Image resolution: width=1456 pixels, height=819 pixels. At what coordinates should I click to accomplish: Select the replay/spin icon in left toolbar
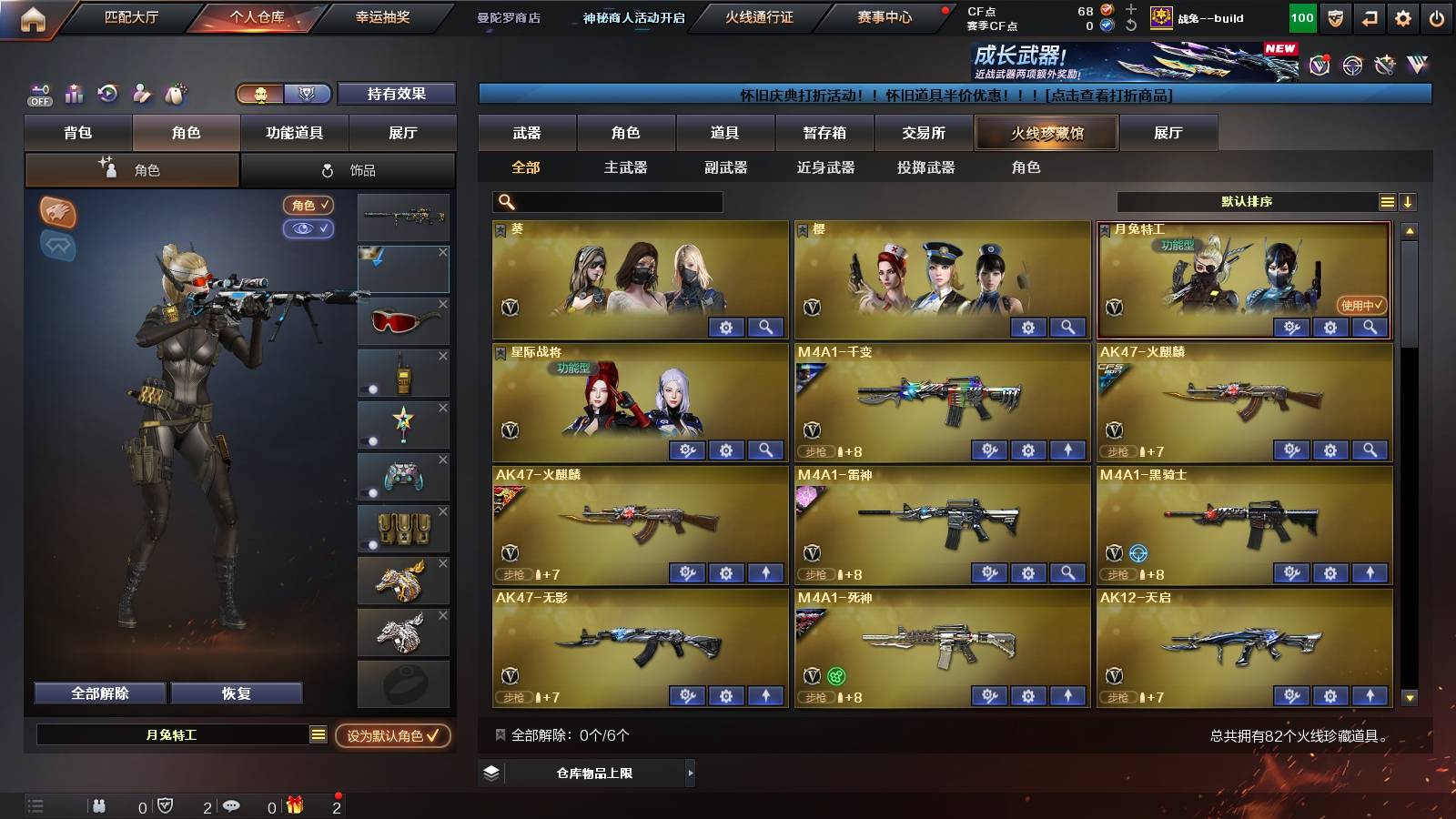click(106, 92)
